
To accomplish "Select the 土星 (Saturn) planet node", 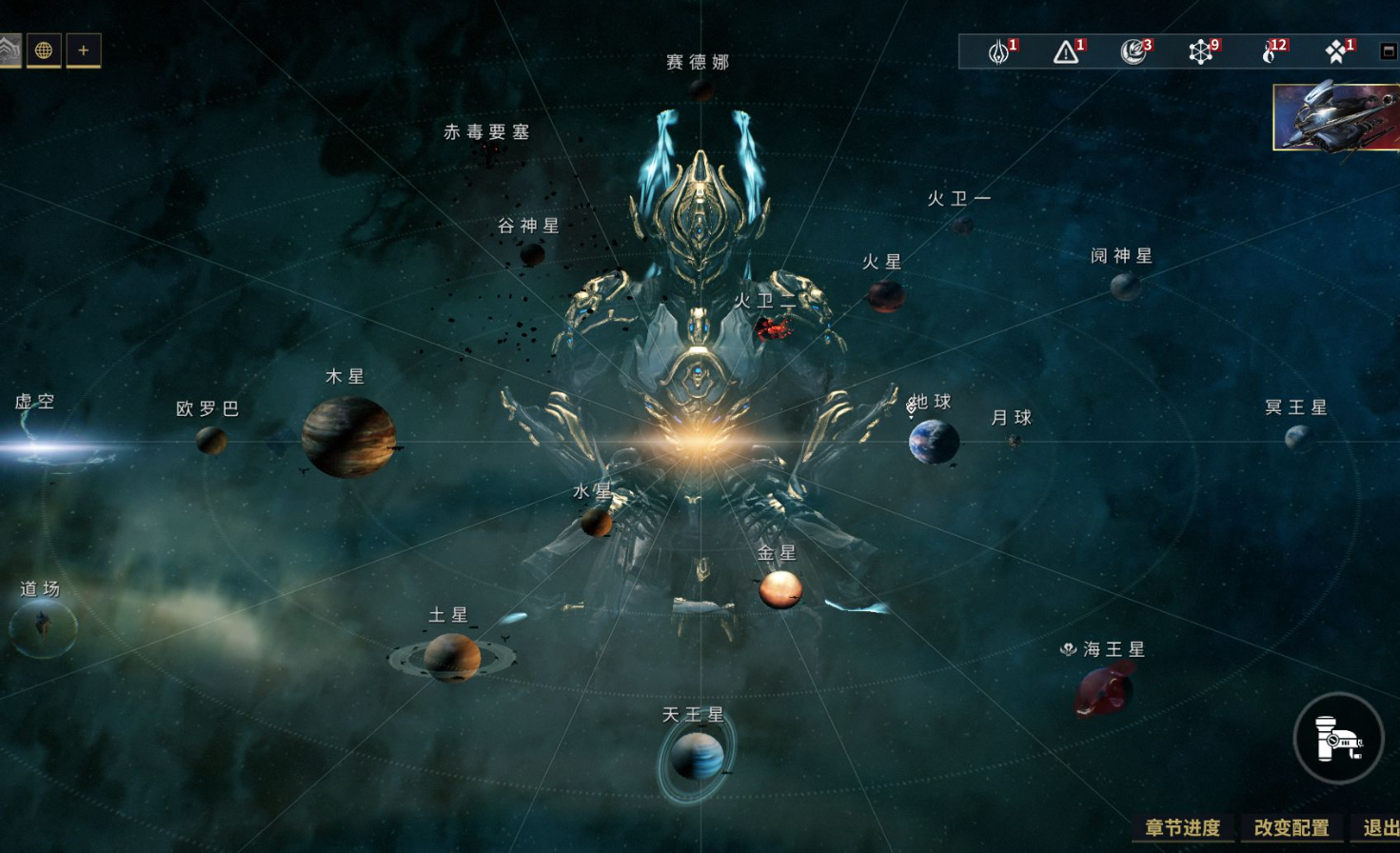I will 452,657.
